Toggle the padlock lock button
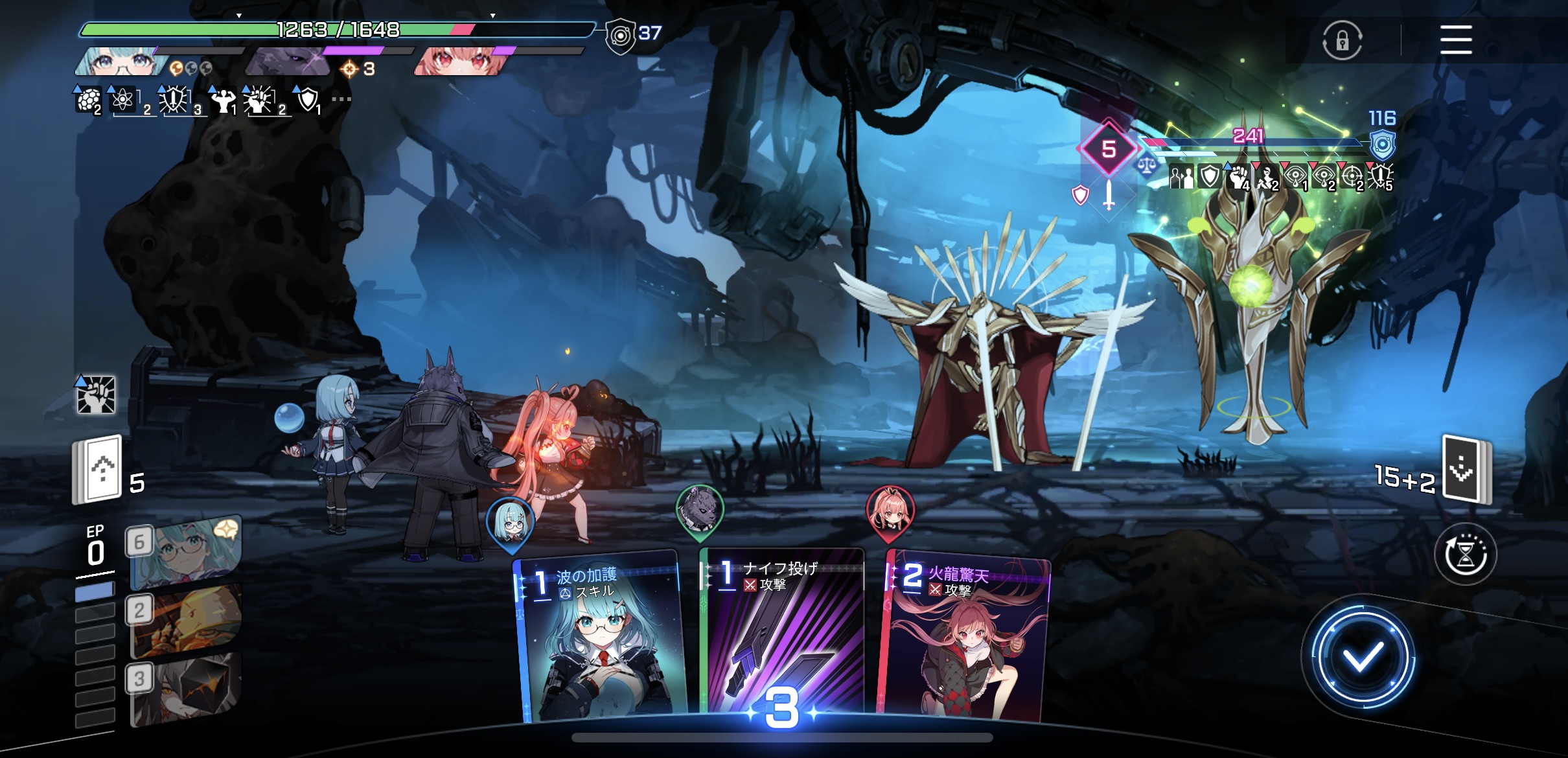 [x=1342, y=41]
